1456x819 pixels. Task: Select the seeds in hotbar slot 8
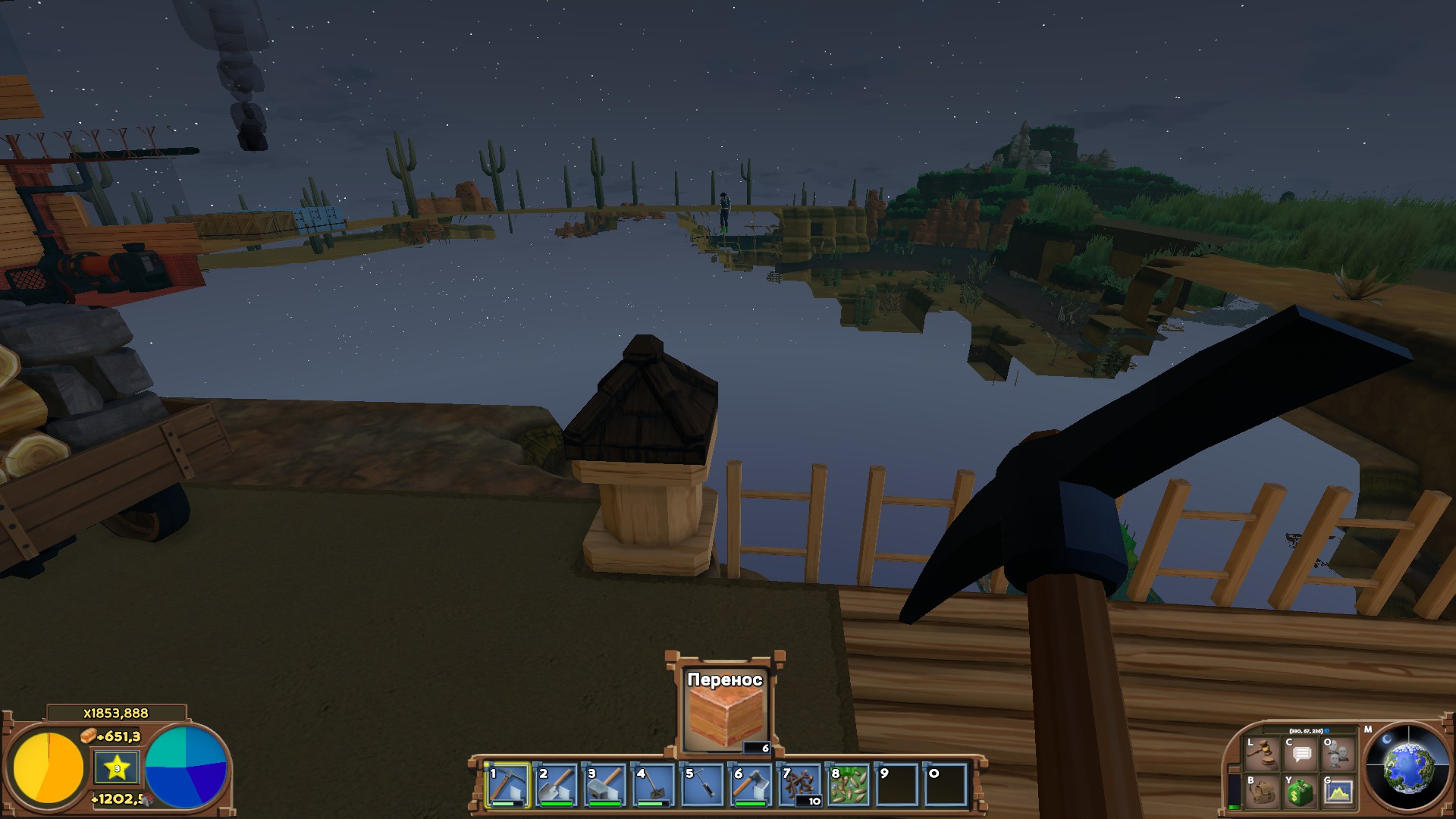[848, 783]
